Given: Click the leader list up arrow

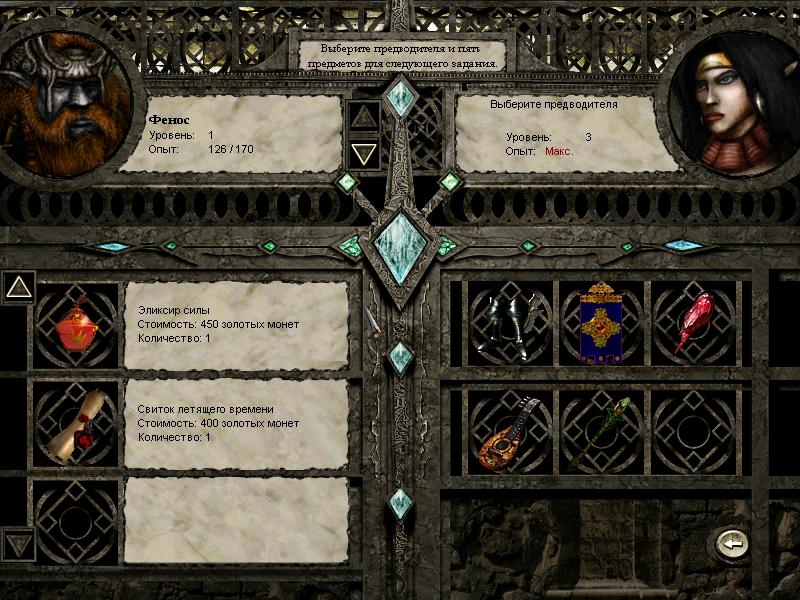Looking at the screenshot, I should [x=364, y=116].
